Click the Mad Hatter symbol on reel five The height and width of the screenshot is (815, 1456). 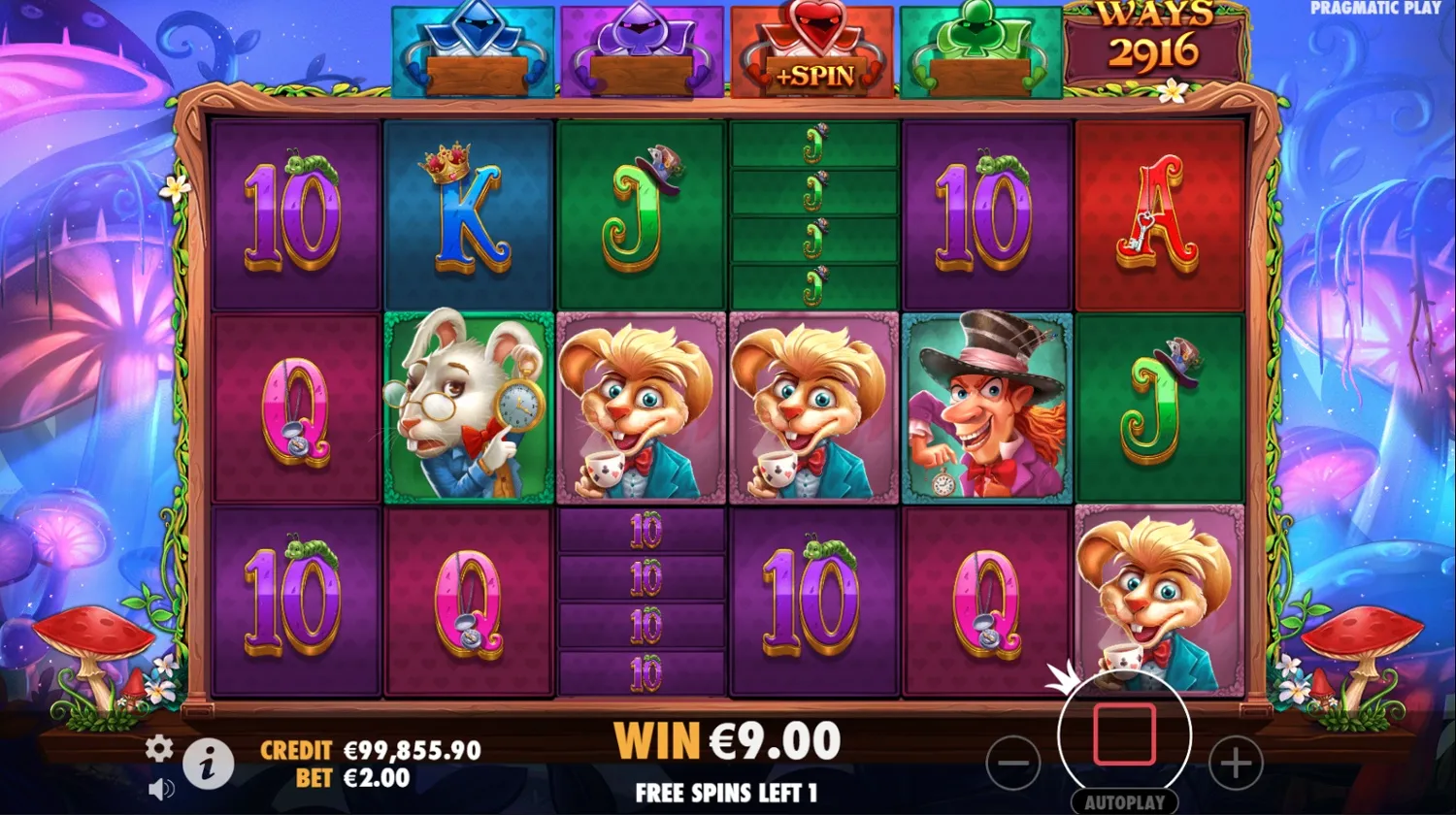tap(987, 406)
